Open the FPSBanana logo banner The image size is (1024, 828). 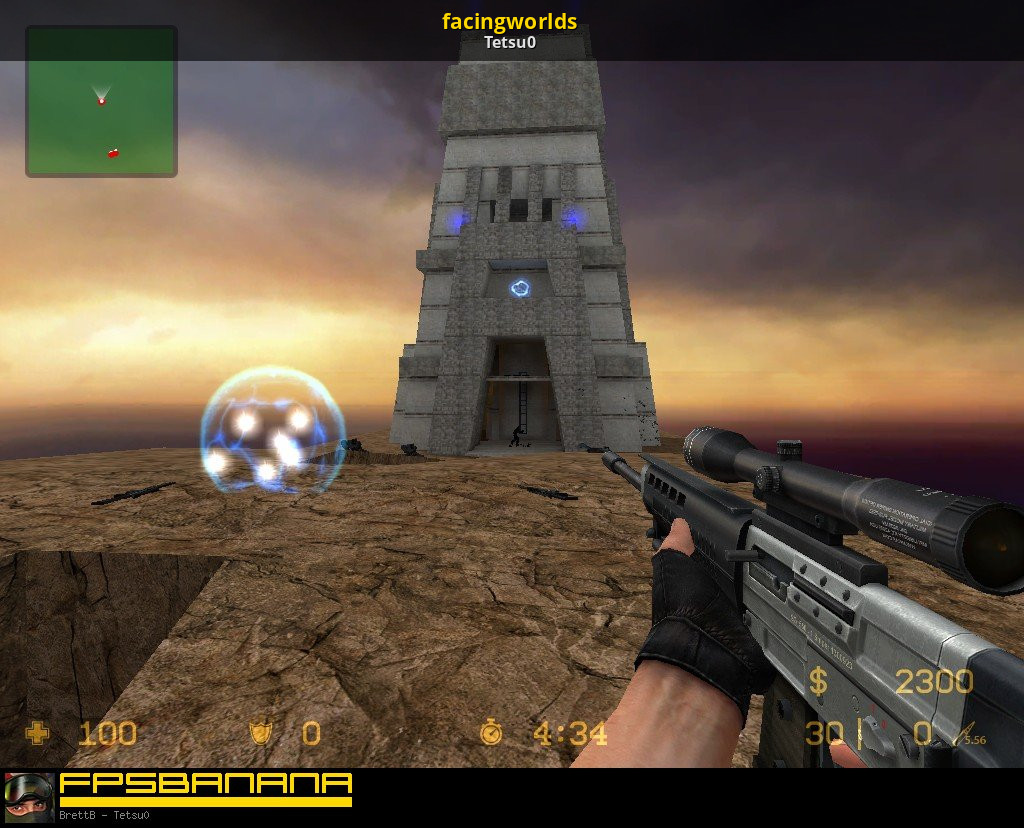pyautogui.click(x=206, y=788)
